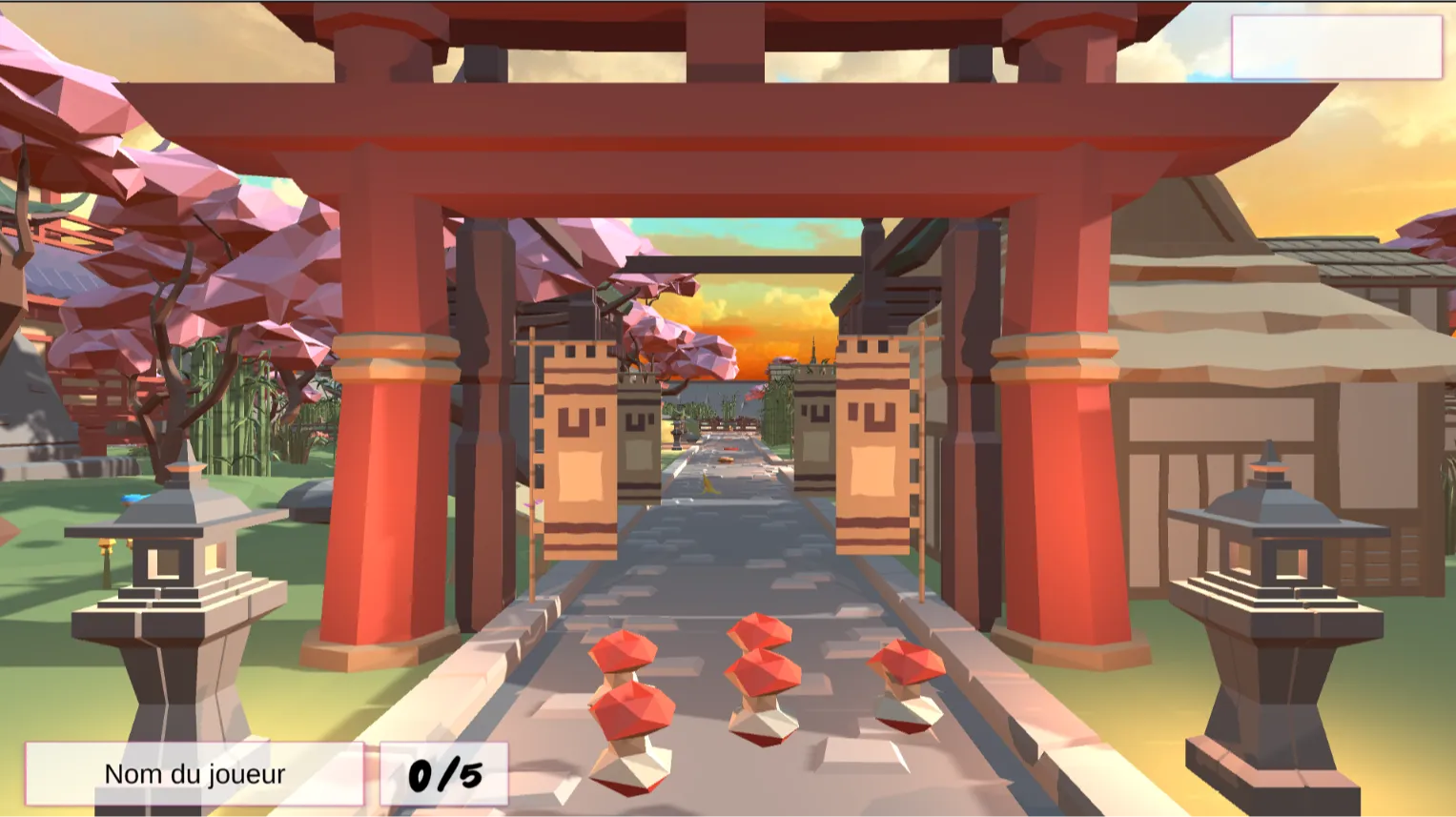The height and width of the screenshot is (817, 1456).
Task: Click the Nom du joueur input field
Action: point(195,773)
